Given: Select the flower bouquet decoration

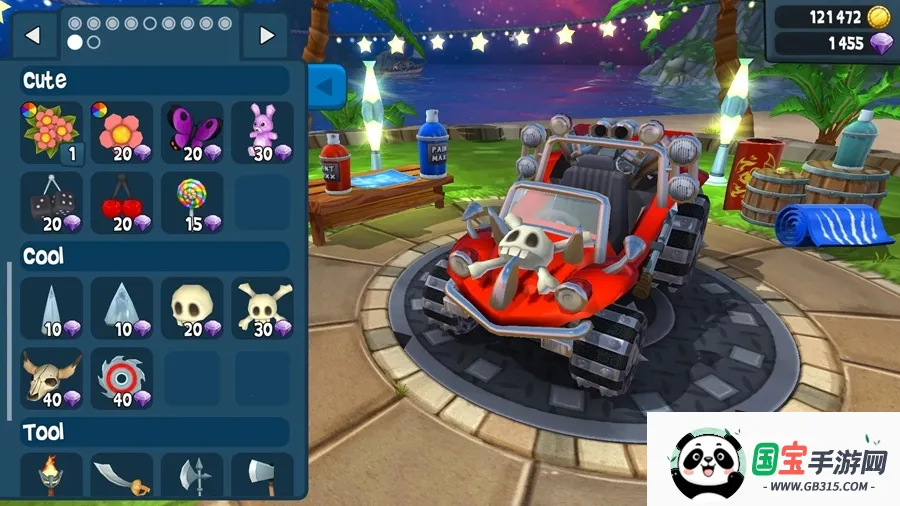Looking at the screenshot, I should coord(52,132).
